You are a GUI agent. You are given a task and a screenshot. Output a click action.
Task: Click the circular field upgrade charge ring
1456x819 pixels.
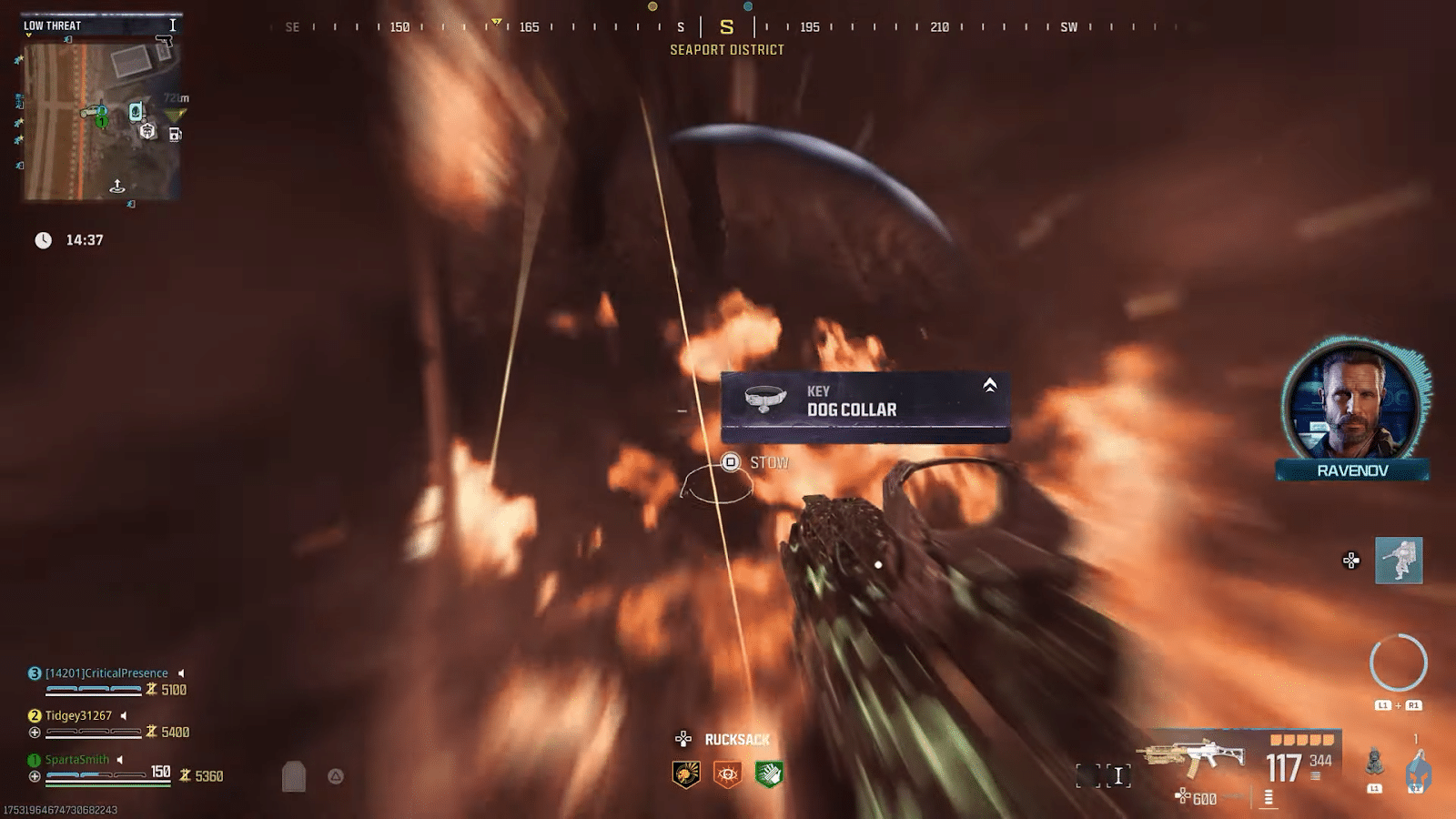[1398, 662]
